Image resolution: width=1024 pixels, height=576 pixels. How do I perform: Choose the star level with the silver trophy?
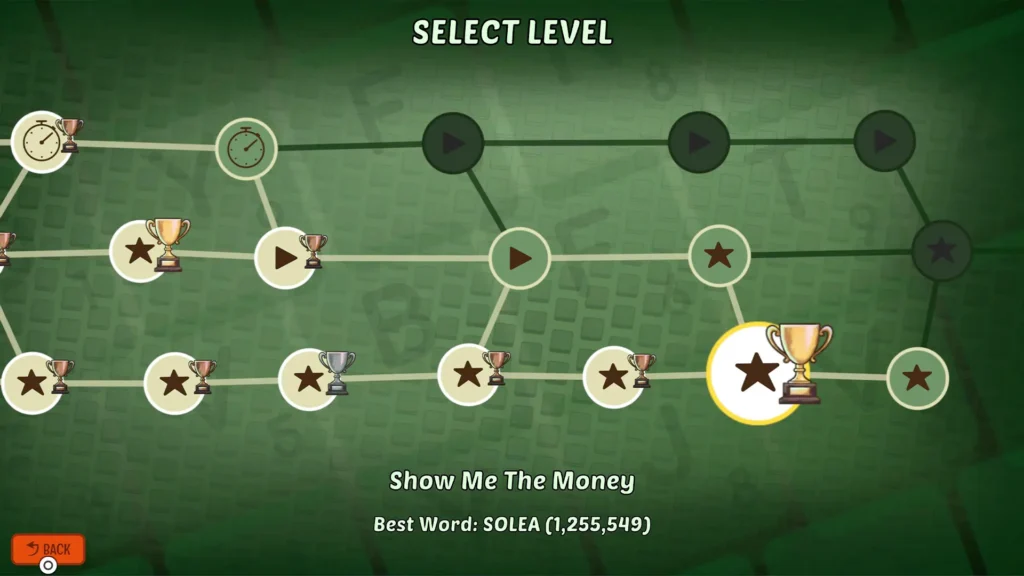coord(309,379)
